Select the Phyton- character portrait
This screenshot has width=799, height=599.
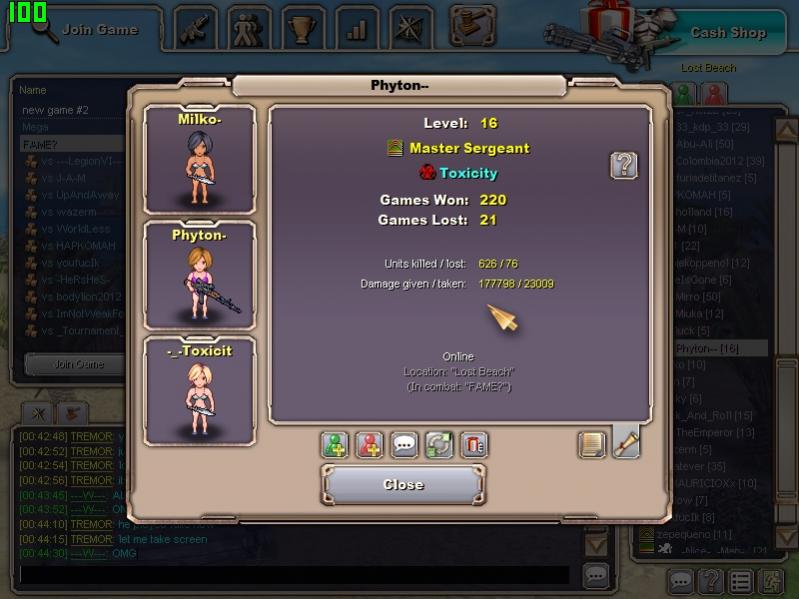click(x=200, y=275)
